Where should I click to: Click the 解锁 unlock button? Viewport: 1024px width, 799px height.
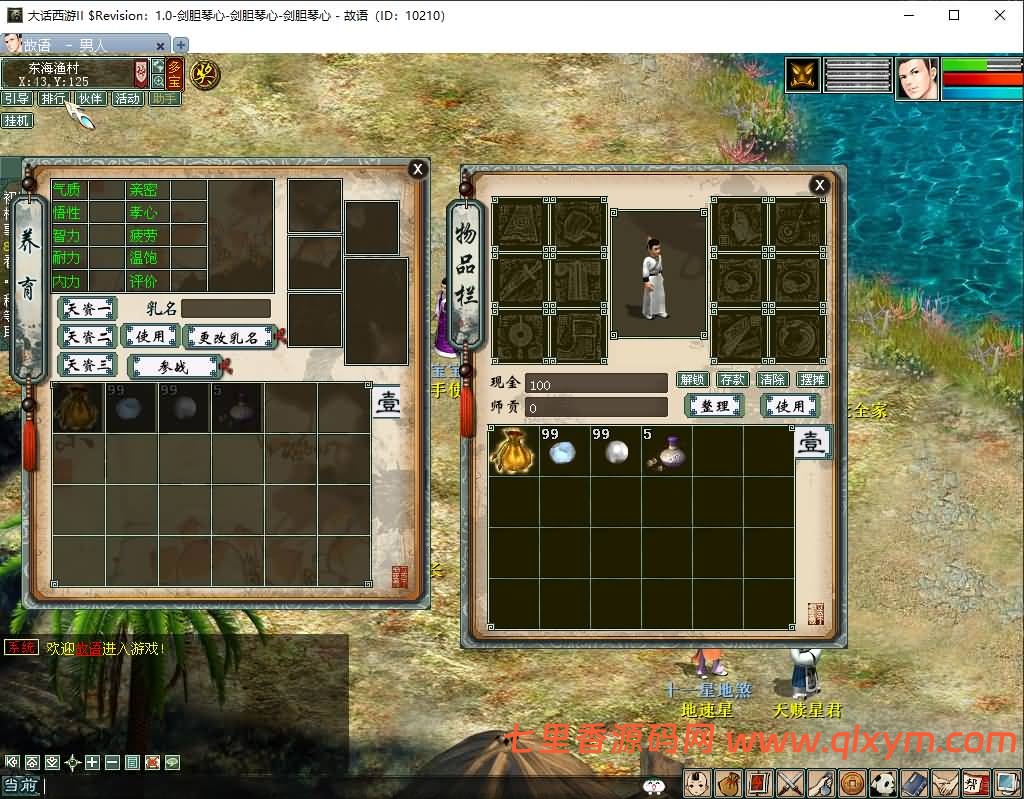point(692,380)
